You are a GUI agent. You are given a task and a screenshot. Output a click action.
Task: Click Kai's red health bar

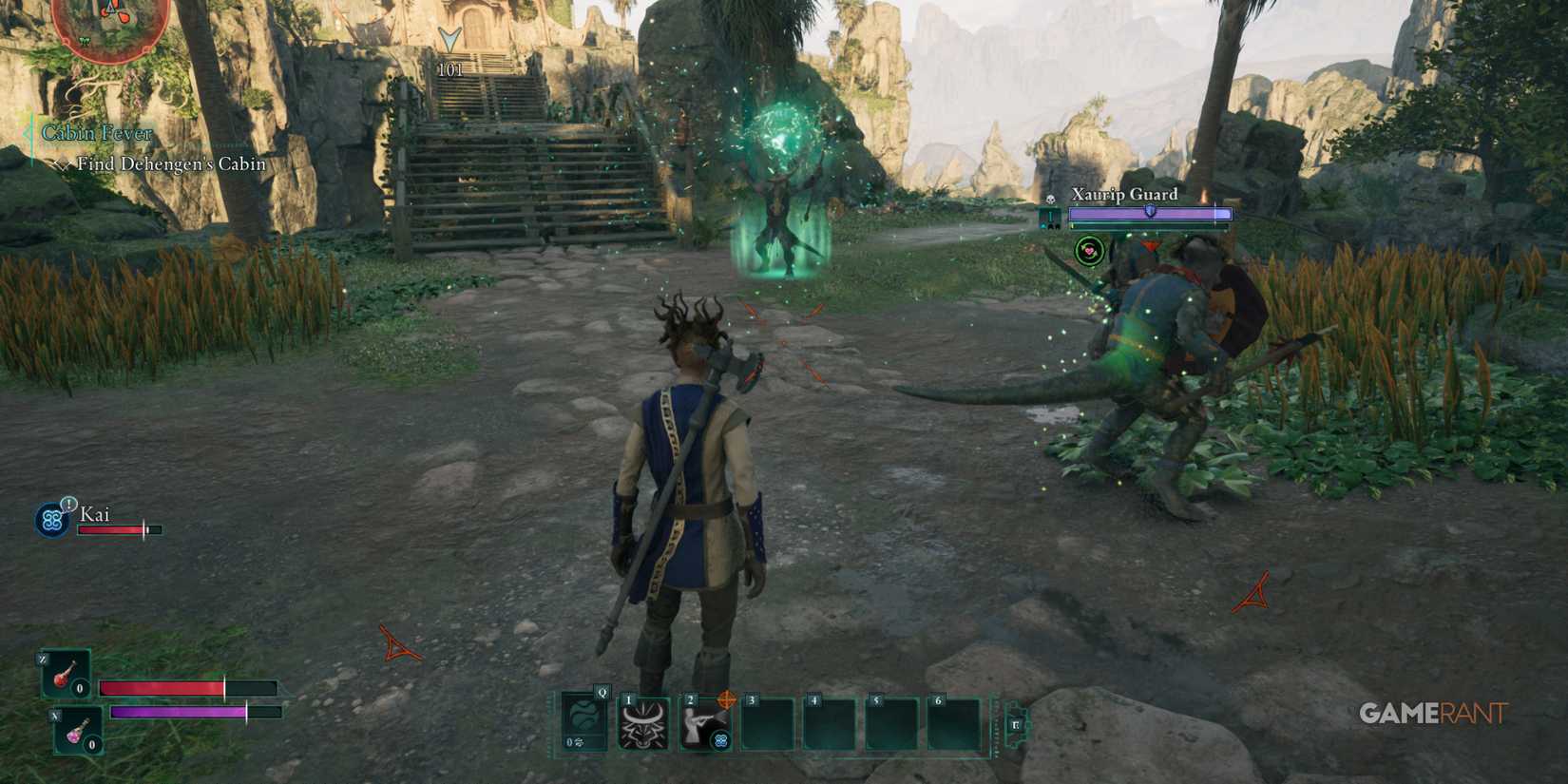pyautogui.click(x=109, y=531)
